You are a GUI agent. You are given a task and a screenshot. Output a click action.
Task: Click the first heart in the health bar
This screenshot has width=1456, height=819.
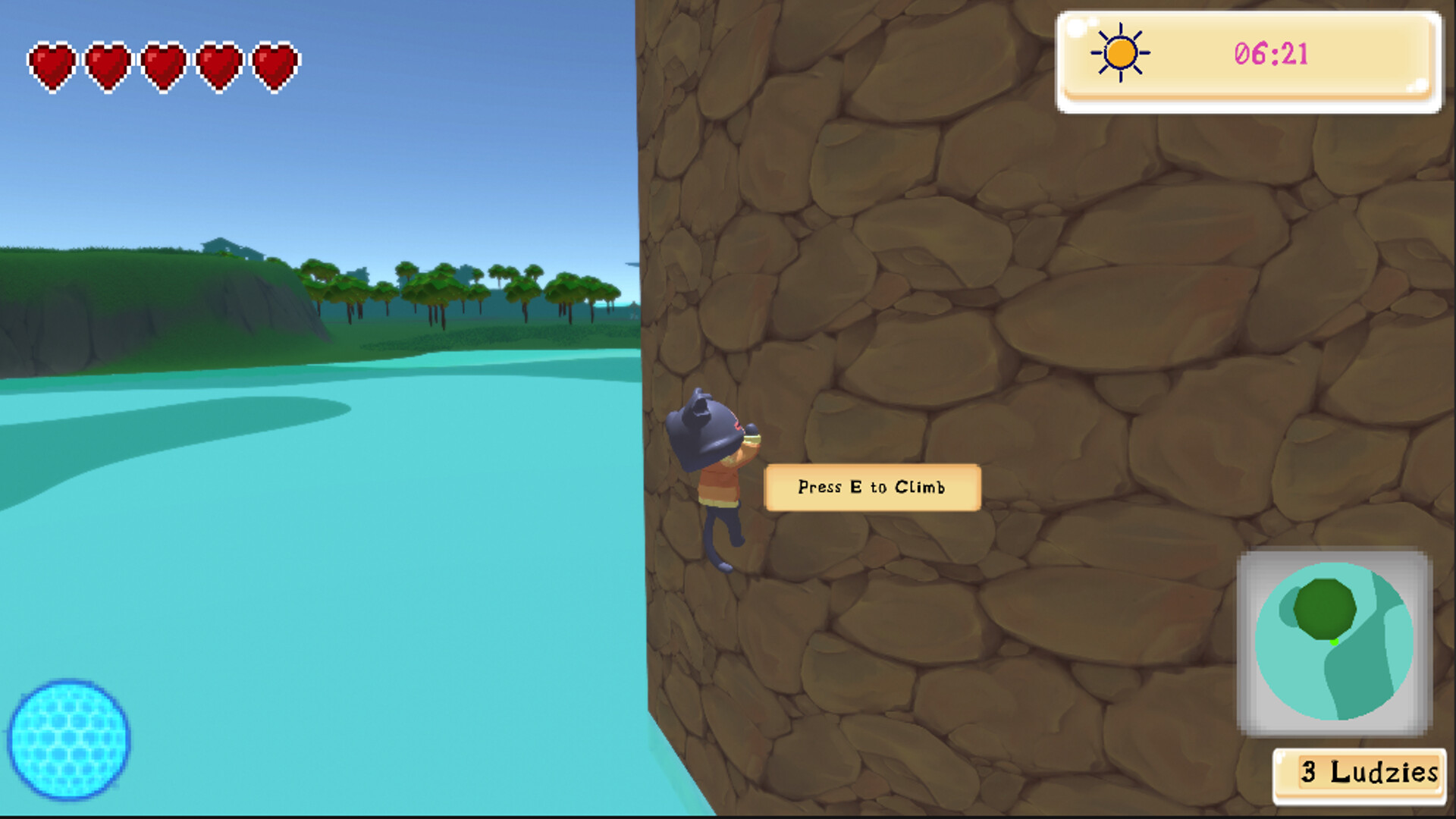click(x=52, y=67)
